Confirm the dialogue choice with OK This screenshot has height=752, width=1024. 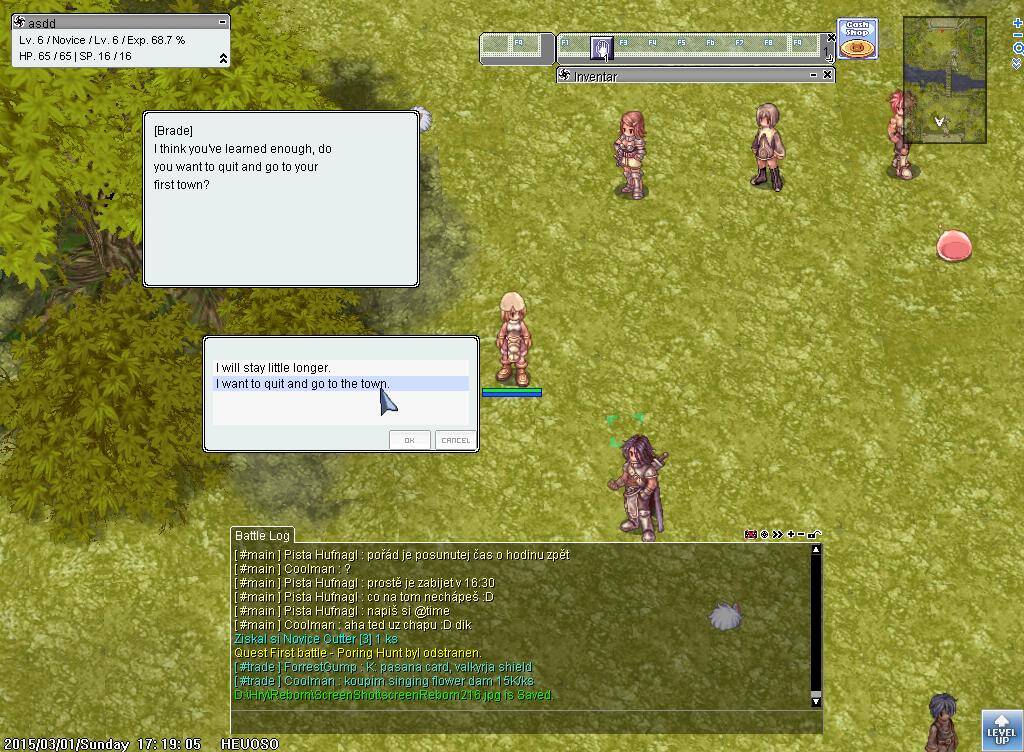pyautogui.click(x=409, y=440)
